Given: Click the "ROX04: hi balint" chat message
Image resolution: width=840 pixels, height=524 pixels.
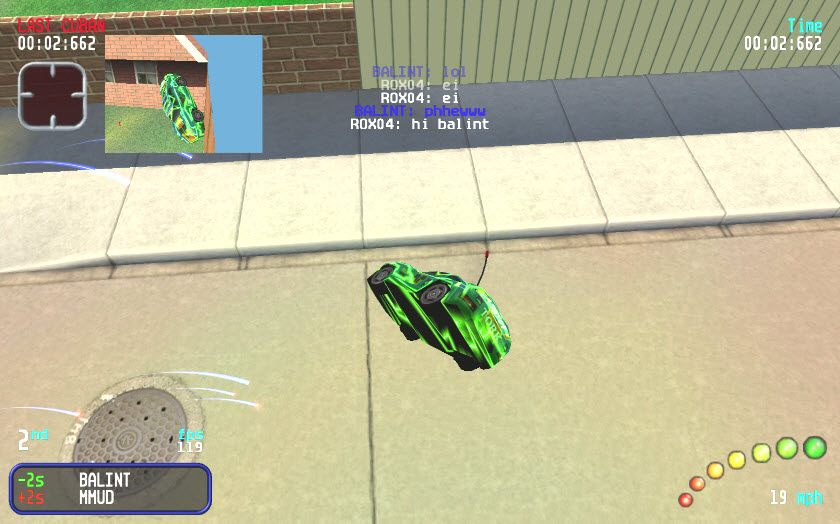Looking at the screenshot, I should click(x=420, y=125).
